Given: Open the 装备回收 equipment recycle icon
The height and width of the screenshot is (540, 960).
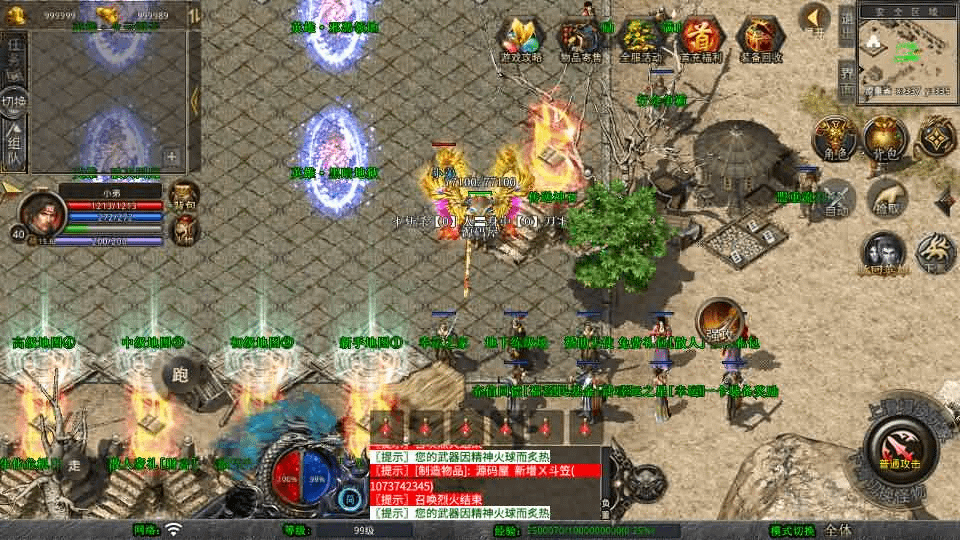Looking at the screenshot, I should pos(761,39).
